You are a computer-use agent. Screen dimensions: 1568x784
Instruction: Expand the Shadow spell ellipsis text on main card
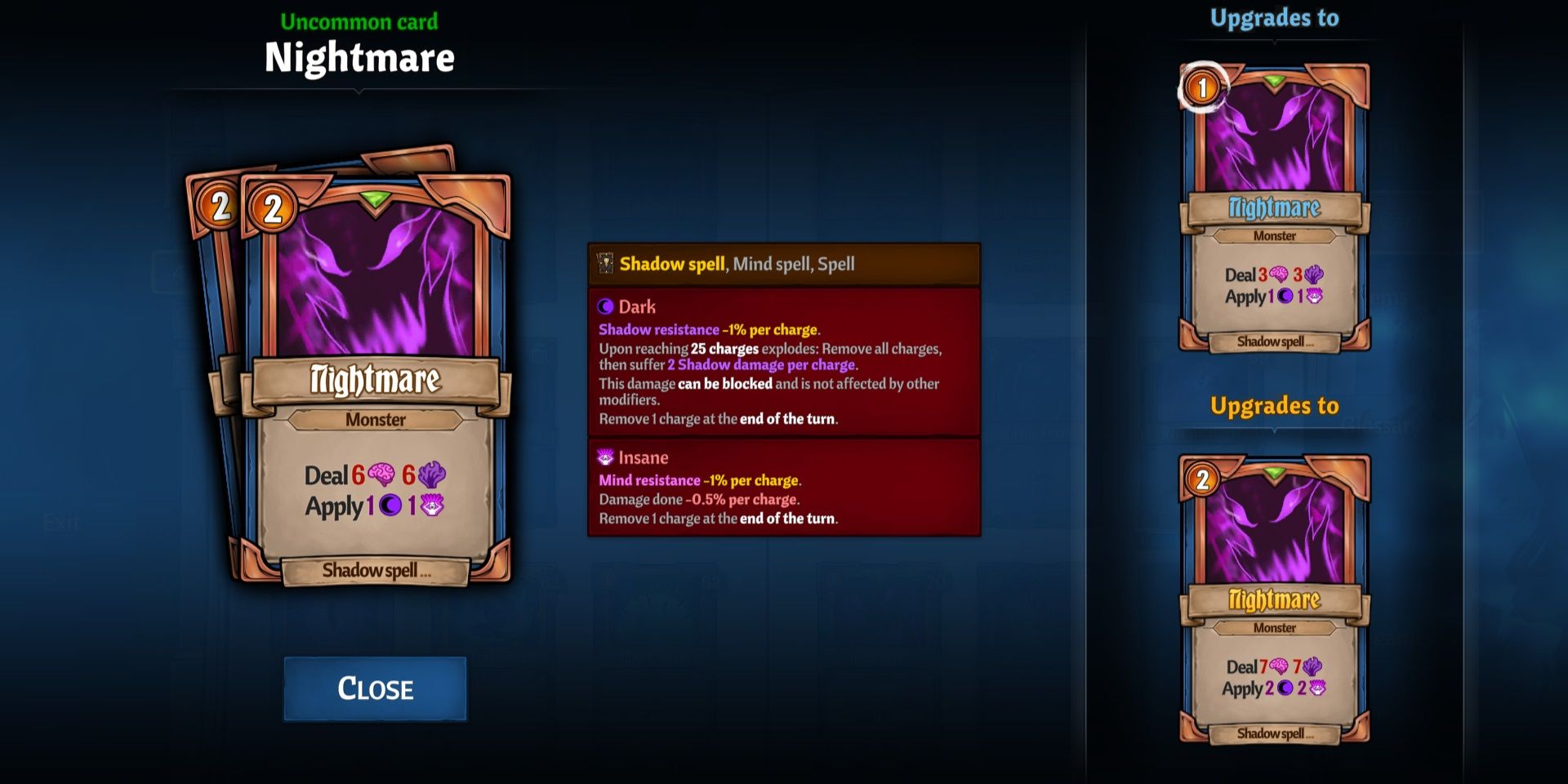coord(376,572)
